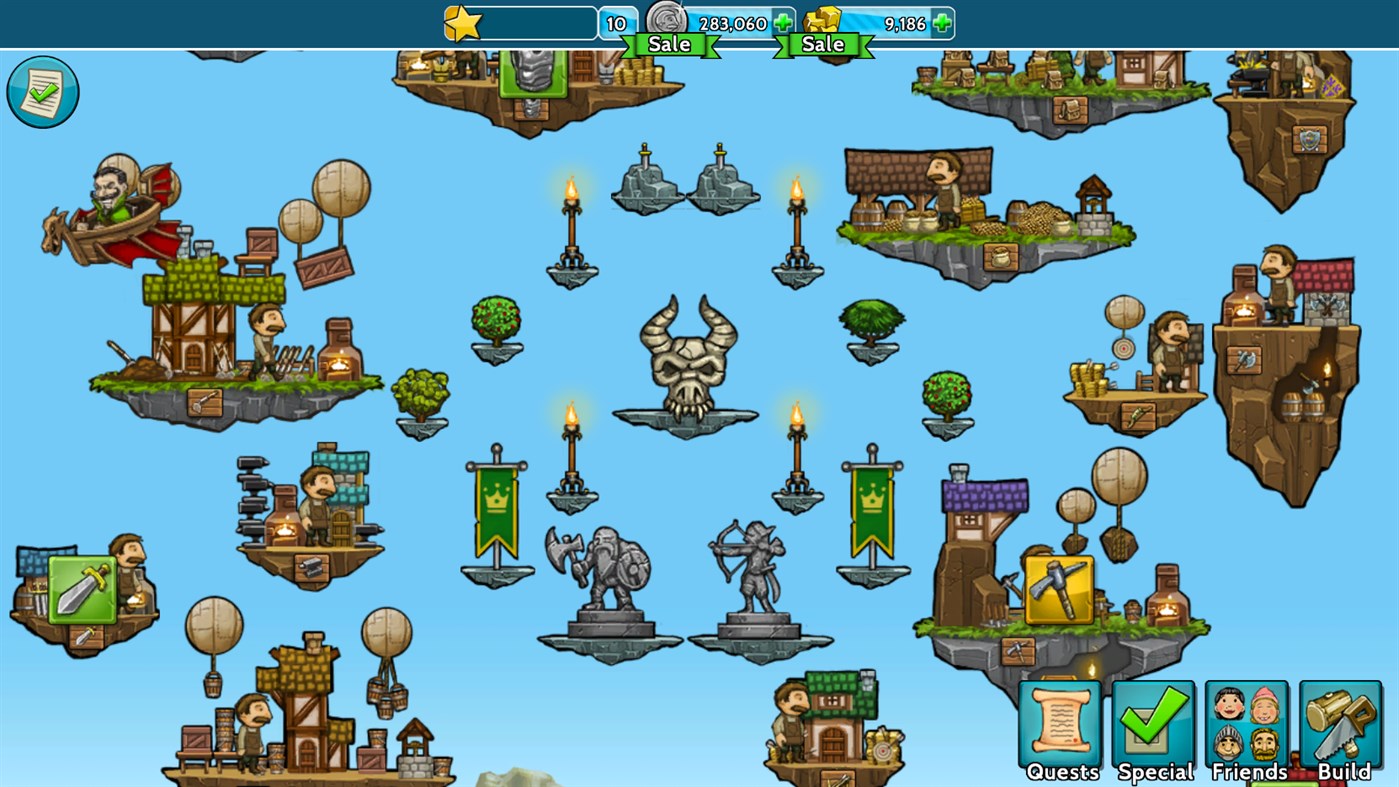Click the Sale banner under the gold counter
The height and width of the screenshot is (787, 1399).
coord(822,43)
